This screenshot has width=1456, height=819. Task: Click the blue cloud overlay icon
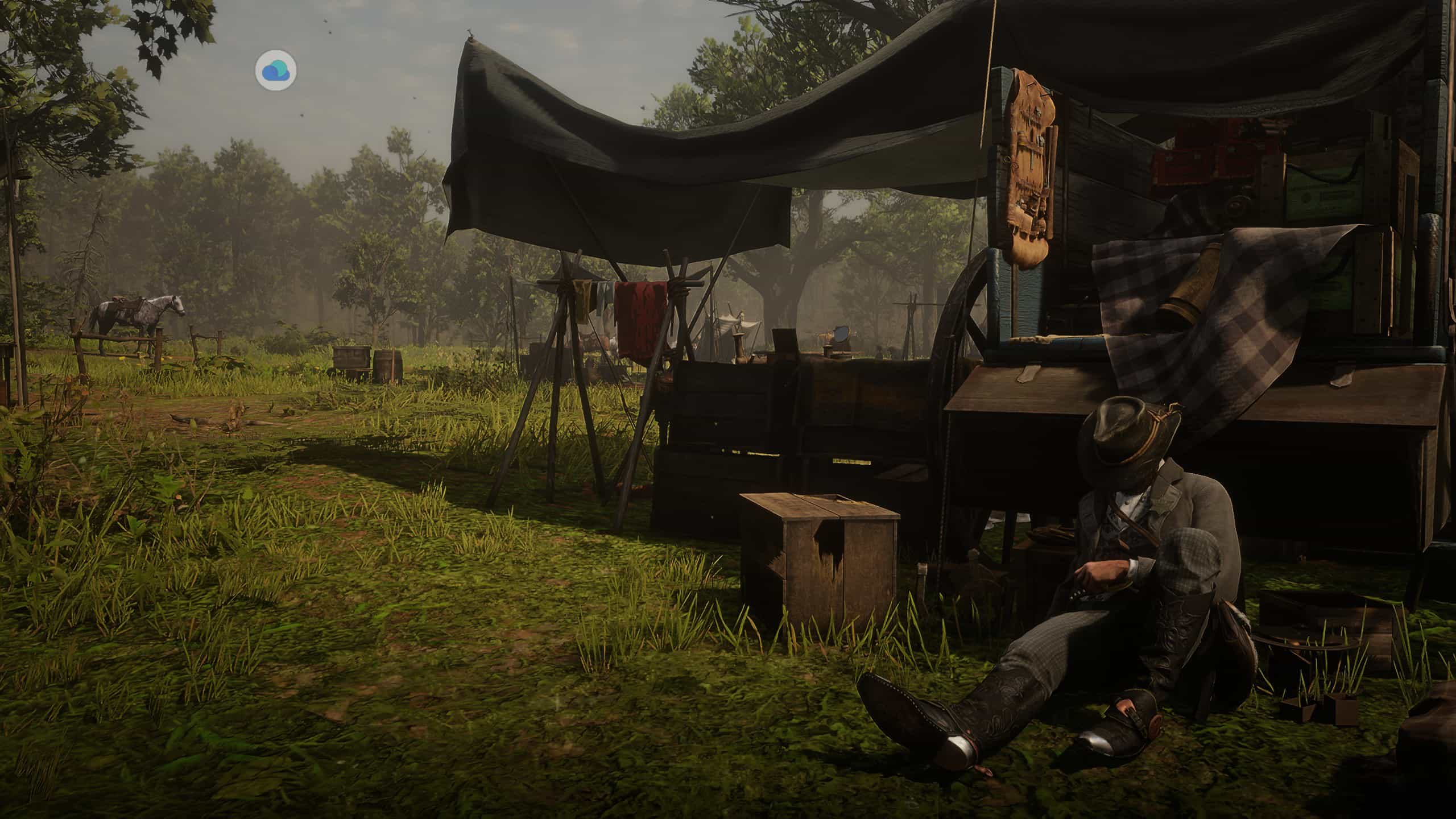pyautogui.click(x=276, y=71)
